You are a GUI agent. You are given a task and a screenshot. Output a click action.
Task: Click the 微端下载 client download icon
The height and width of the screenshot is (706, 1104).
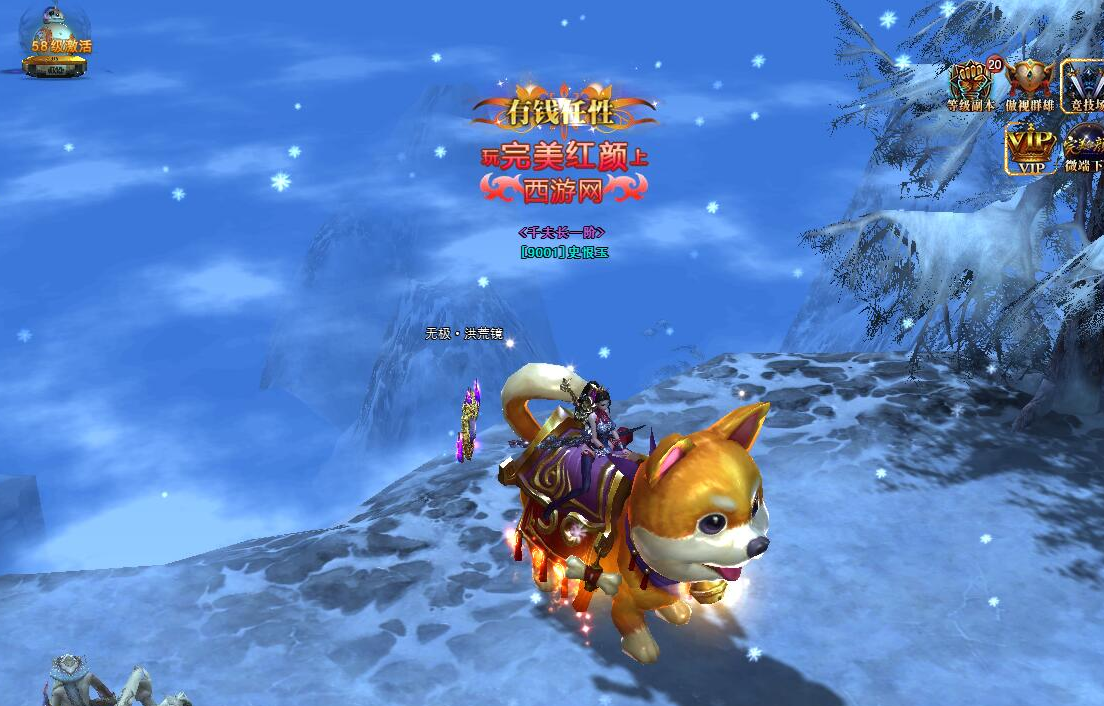1085,148
